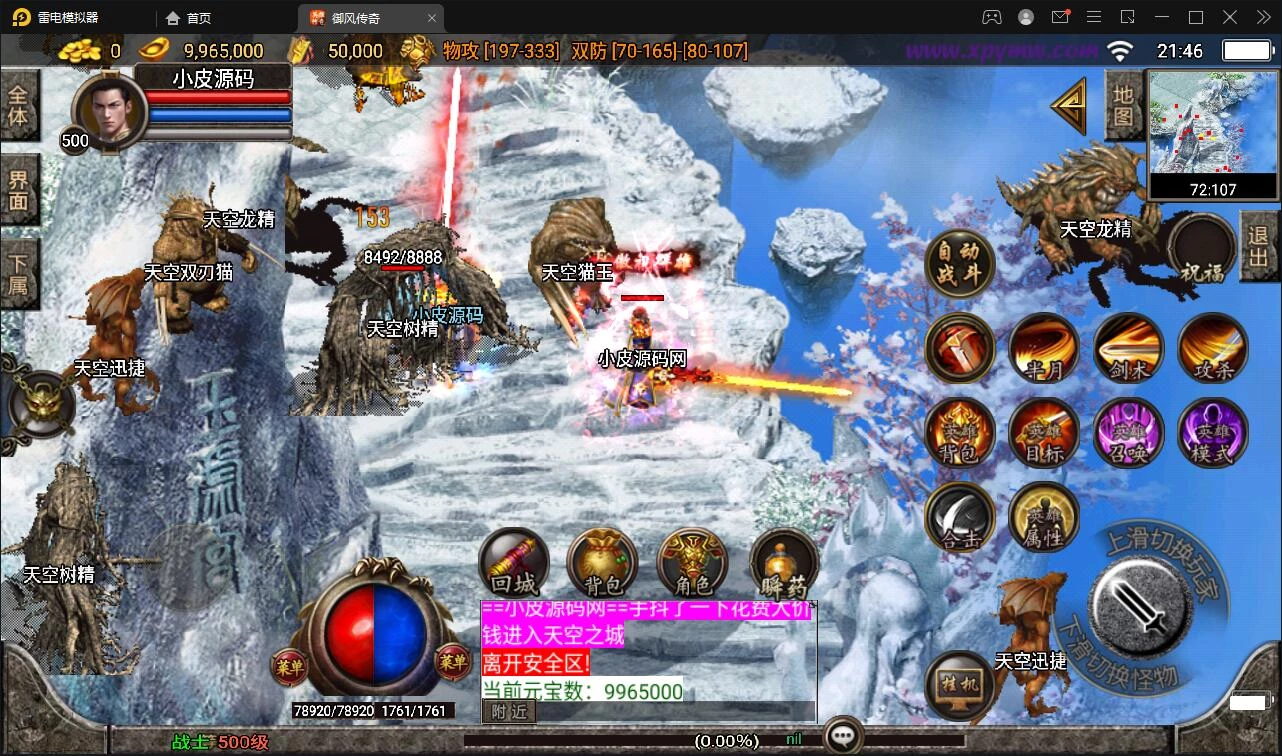This screenshot has width=1282, height=756.
Task: Switch to the 附近 nearby chat tab
Action: (x=509, y=711)
